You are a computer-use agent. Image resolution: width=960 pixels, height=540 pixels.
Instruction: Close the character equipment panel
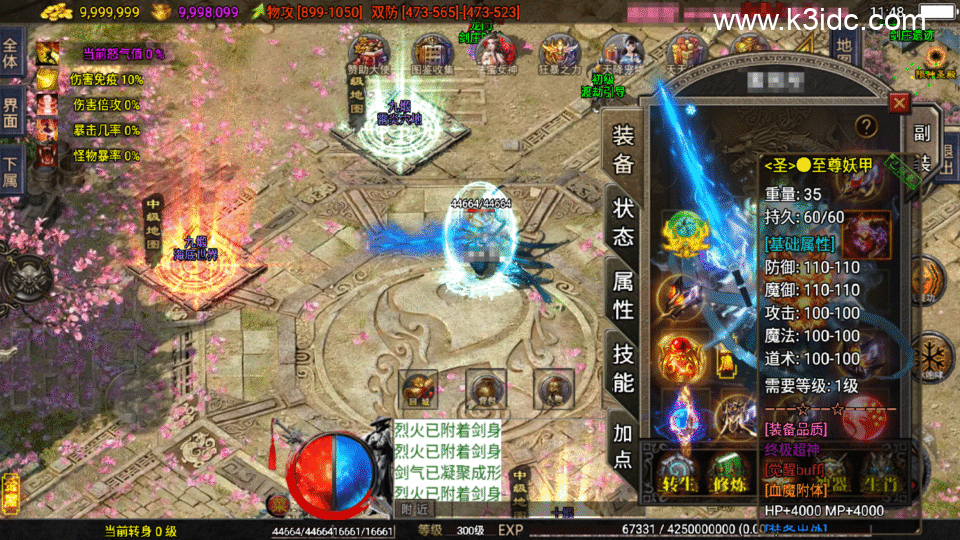tap(899, 102)
